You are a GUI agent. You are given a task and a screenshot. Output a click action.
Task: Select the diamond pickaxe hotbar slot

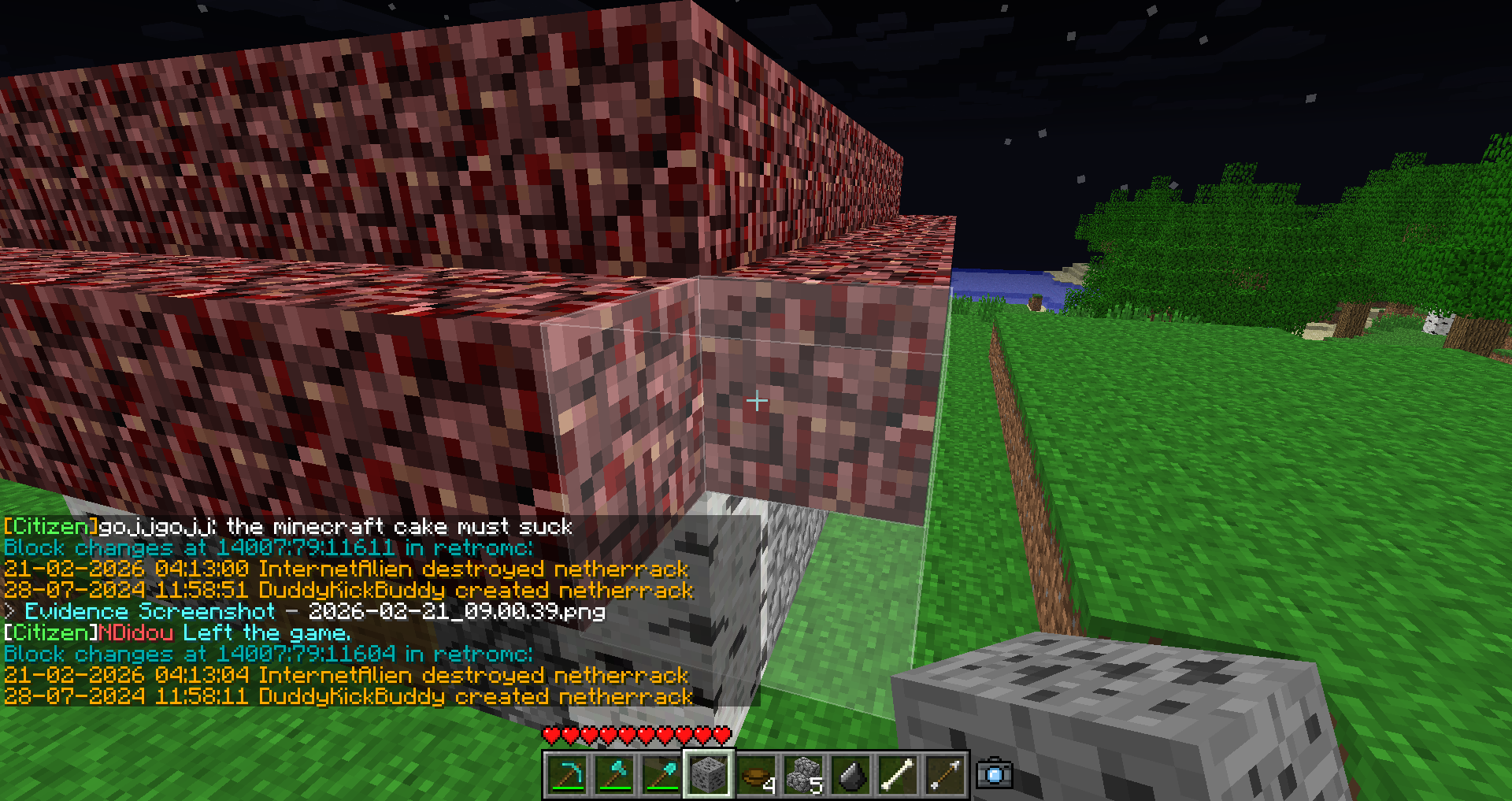tap(567, 775)
